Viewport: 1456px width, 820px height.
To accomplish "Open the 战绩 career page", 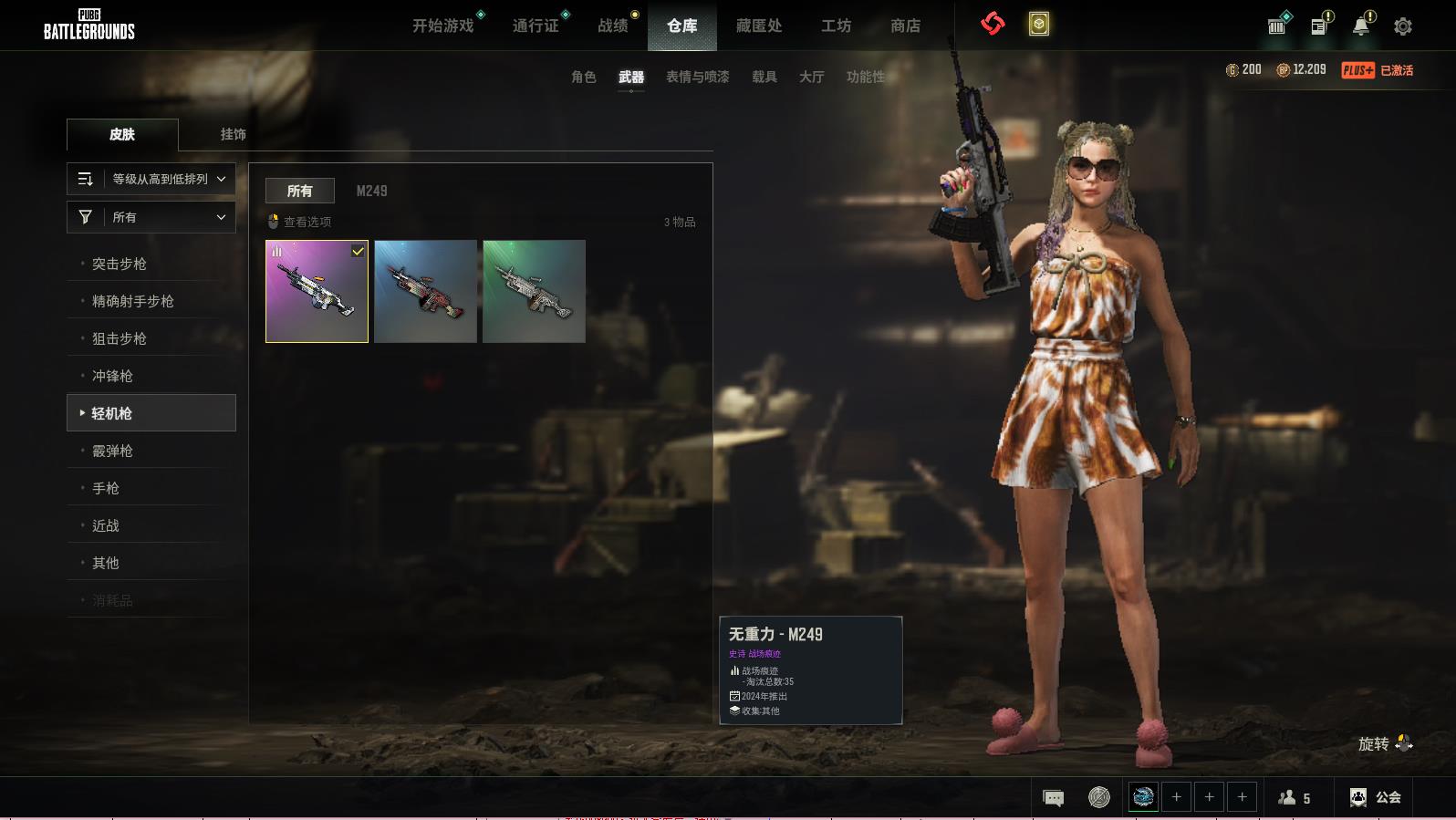I will tap(613, 26).
